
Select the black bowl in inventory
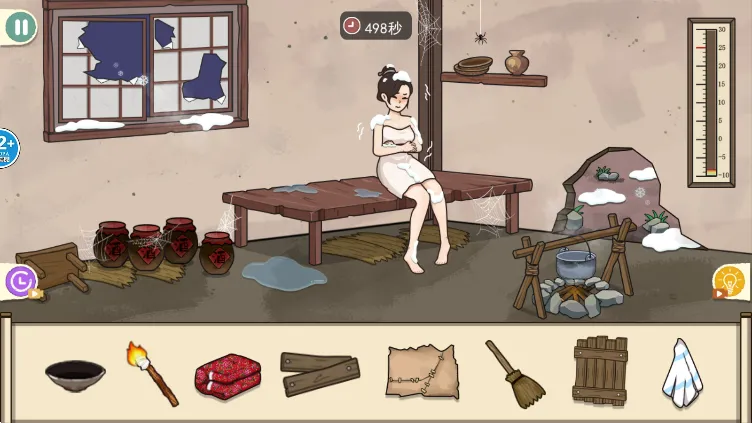click(x=75, y=375)
